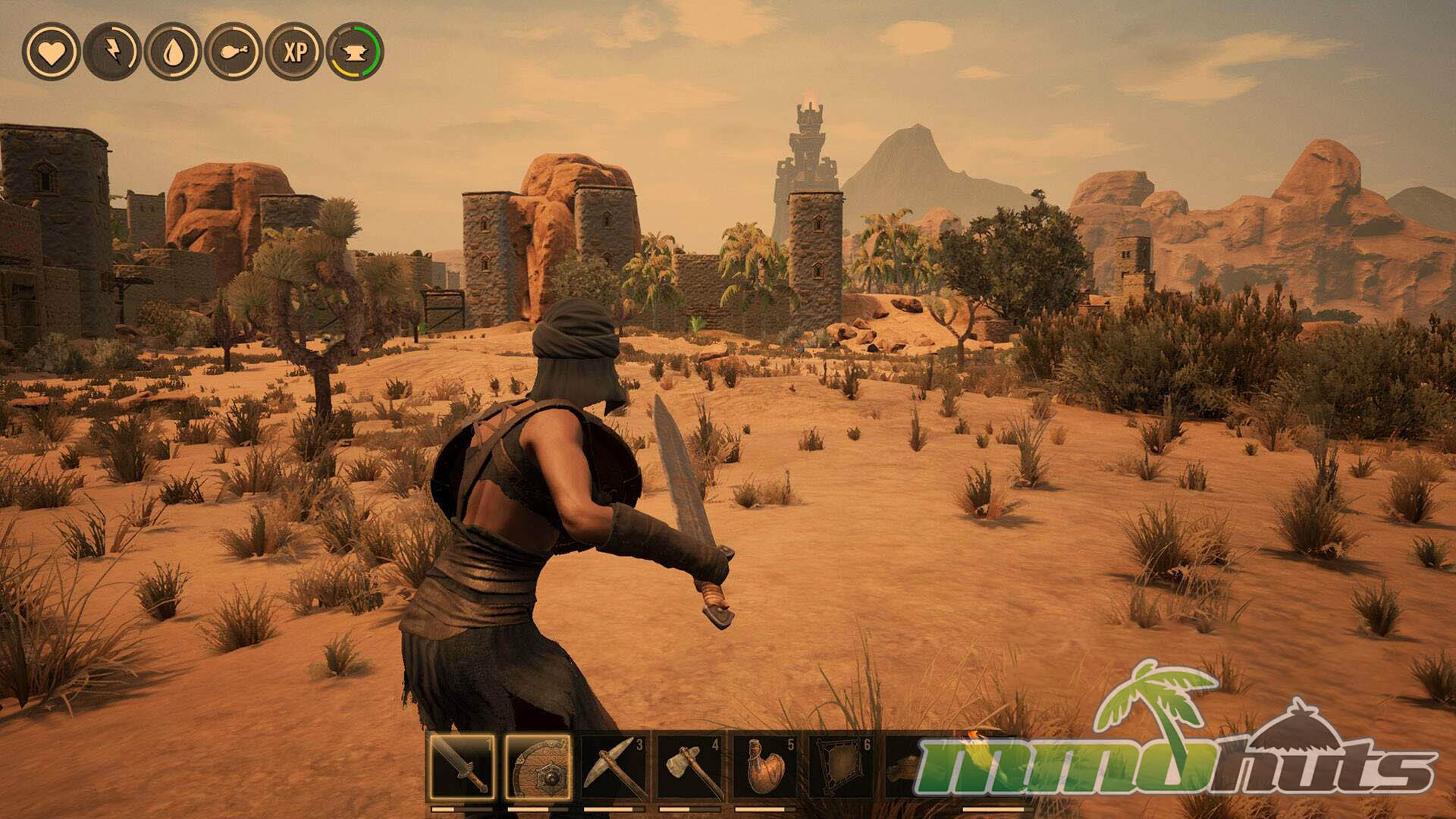This screenshot has height=819, width=1456.
Task: Pick the stretched hide item in slot 6
Action: [x=840, y=767]
